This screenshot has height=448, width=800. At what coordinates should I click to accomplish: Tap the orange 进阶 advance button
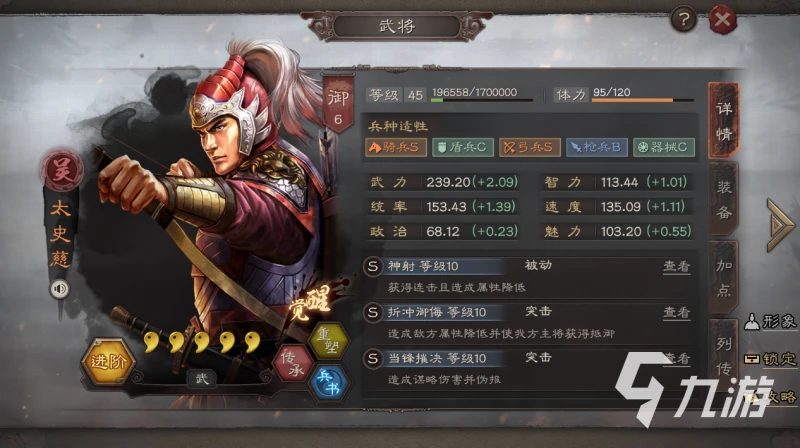tap(106, 362)
